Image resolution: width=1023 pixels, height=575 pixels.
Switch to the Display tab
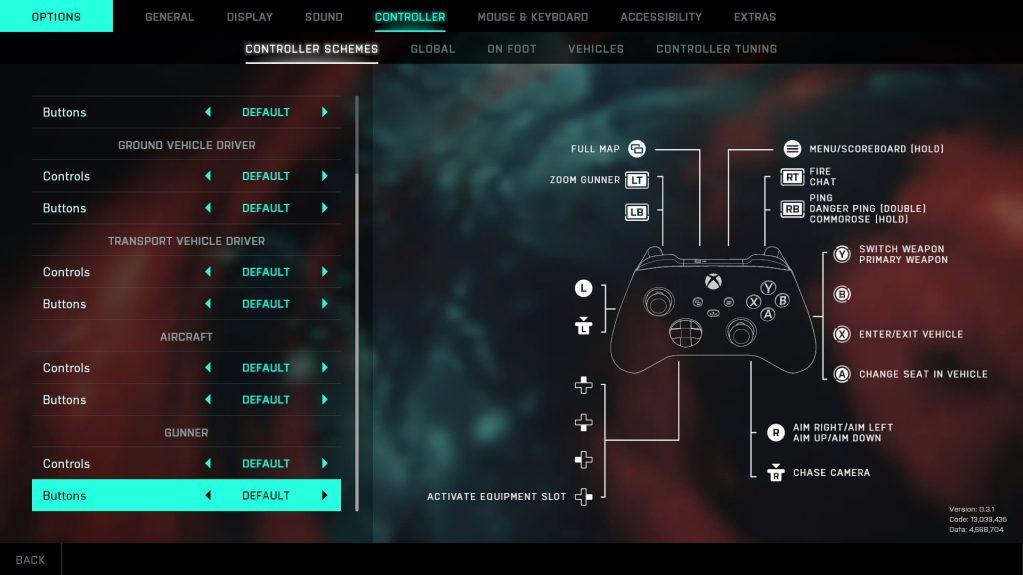[x=249, y=17]
